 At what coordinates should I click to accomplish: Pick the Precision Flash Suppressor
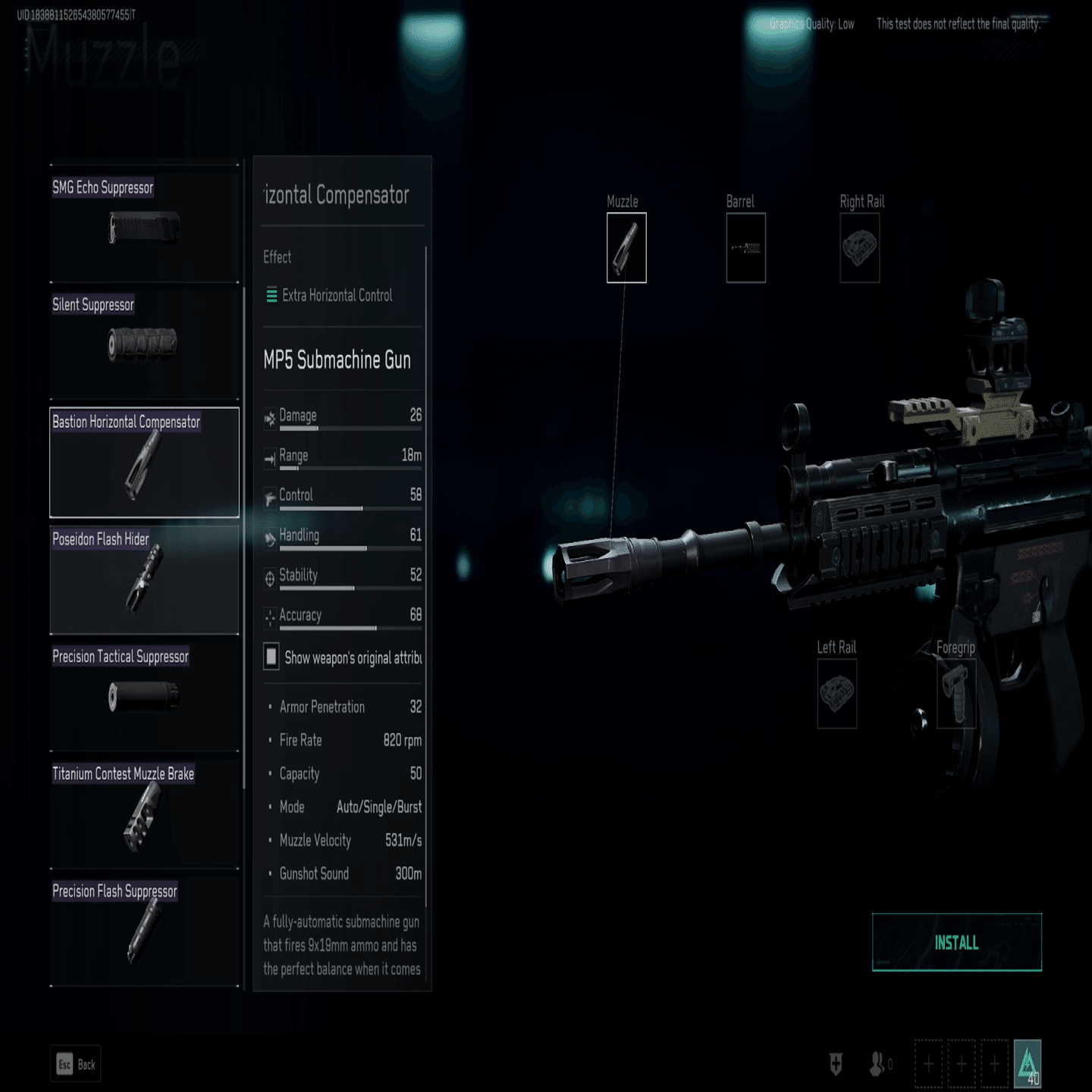[144, 931]
